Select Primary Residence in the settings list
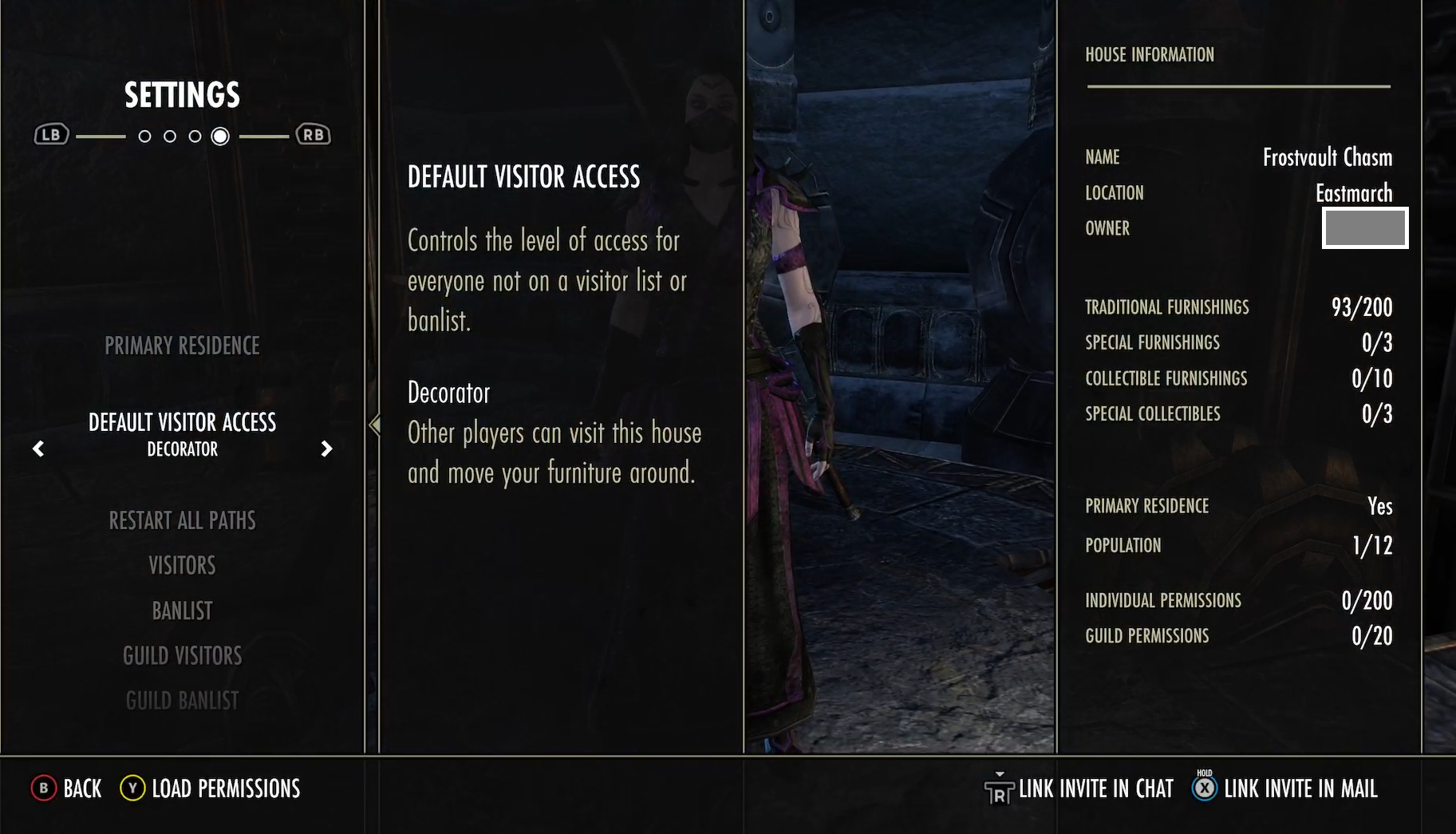Image resolution: width=1456 pixels, height=834 pixels. (182, 346)
